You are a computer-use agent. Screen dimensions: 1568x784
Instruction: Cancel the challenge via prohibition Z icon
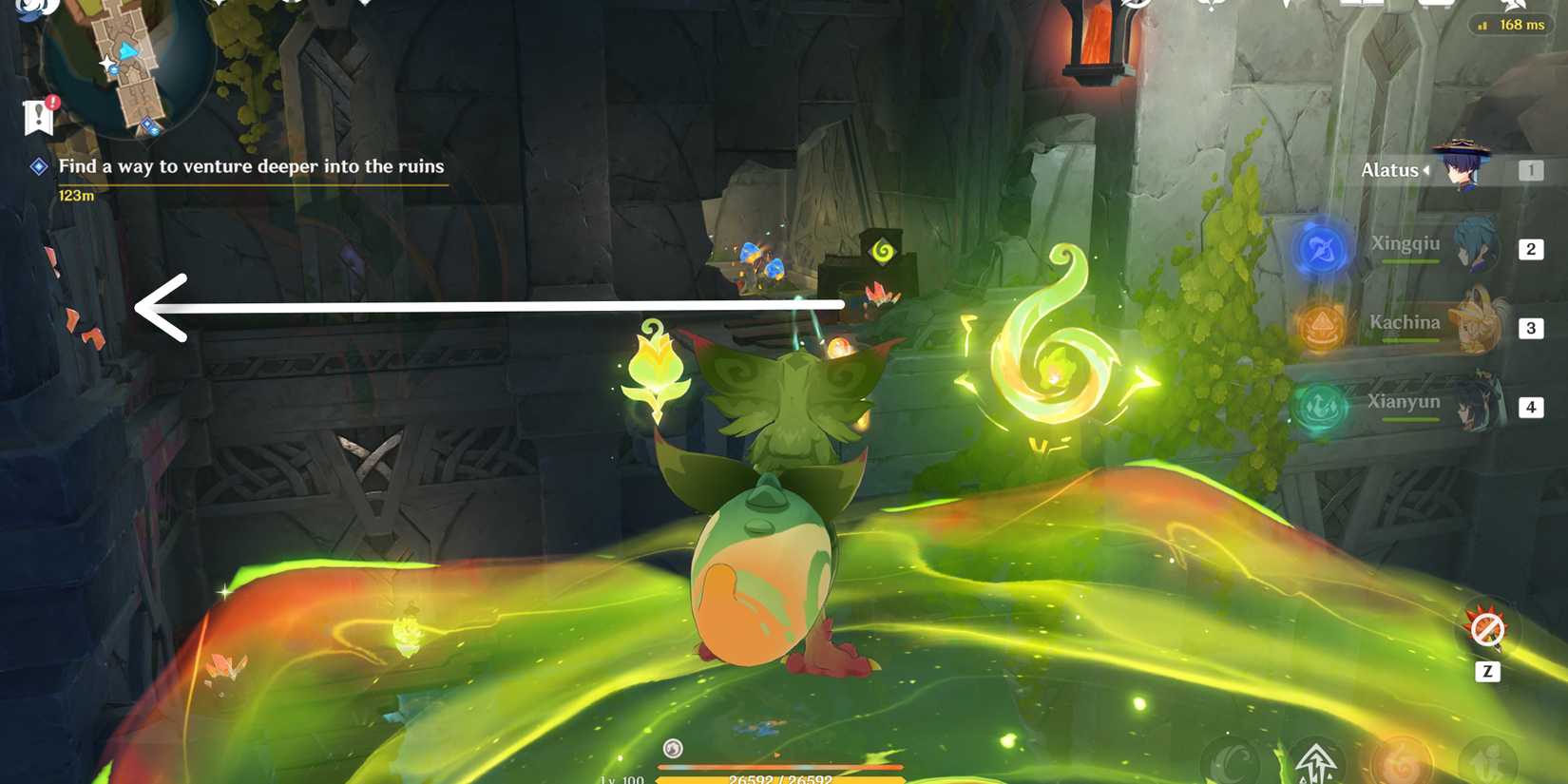click(1489, 629)
